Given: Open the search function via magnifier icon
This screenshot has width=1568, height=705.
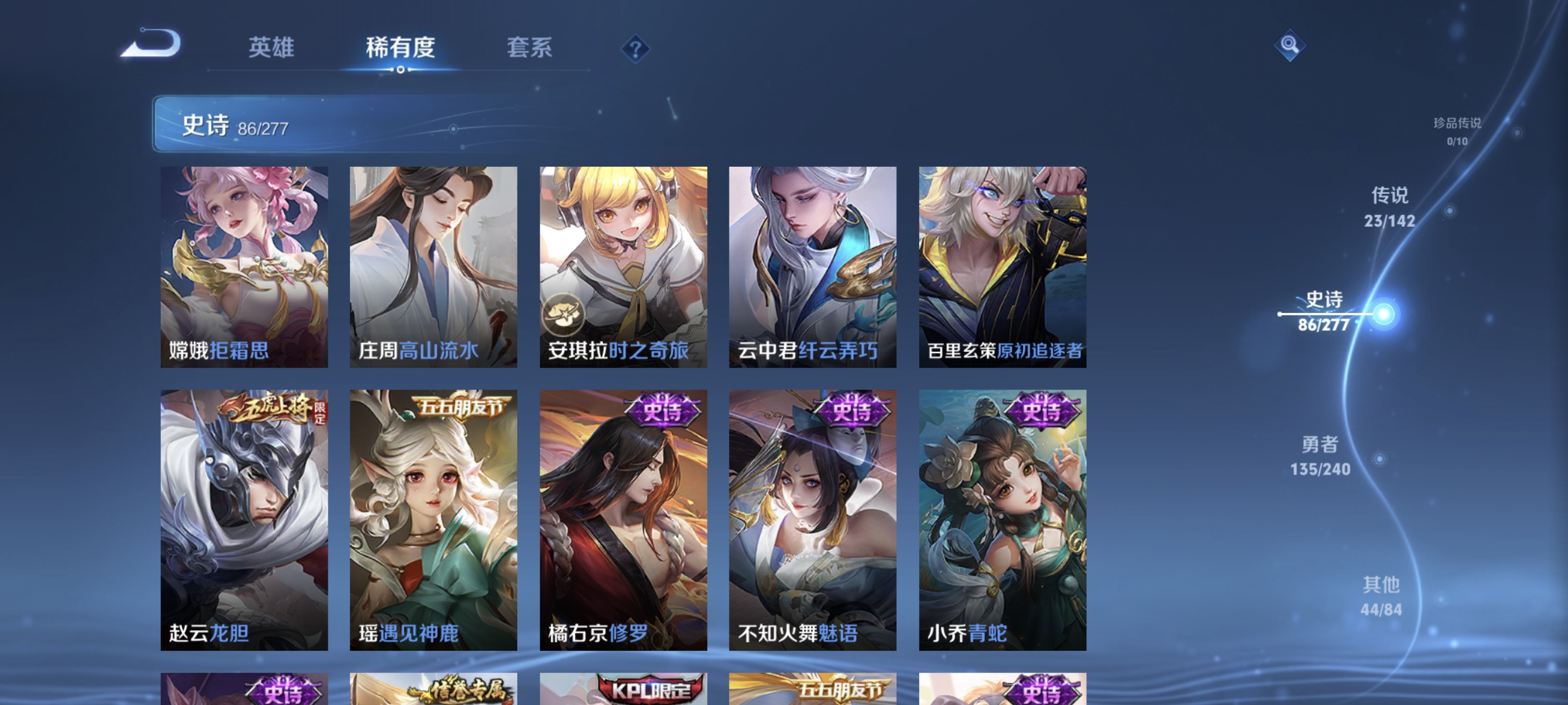Looking at the screenshot, I should click(x=1289, y=45).
